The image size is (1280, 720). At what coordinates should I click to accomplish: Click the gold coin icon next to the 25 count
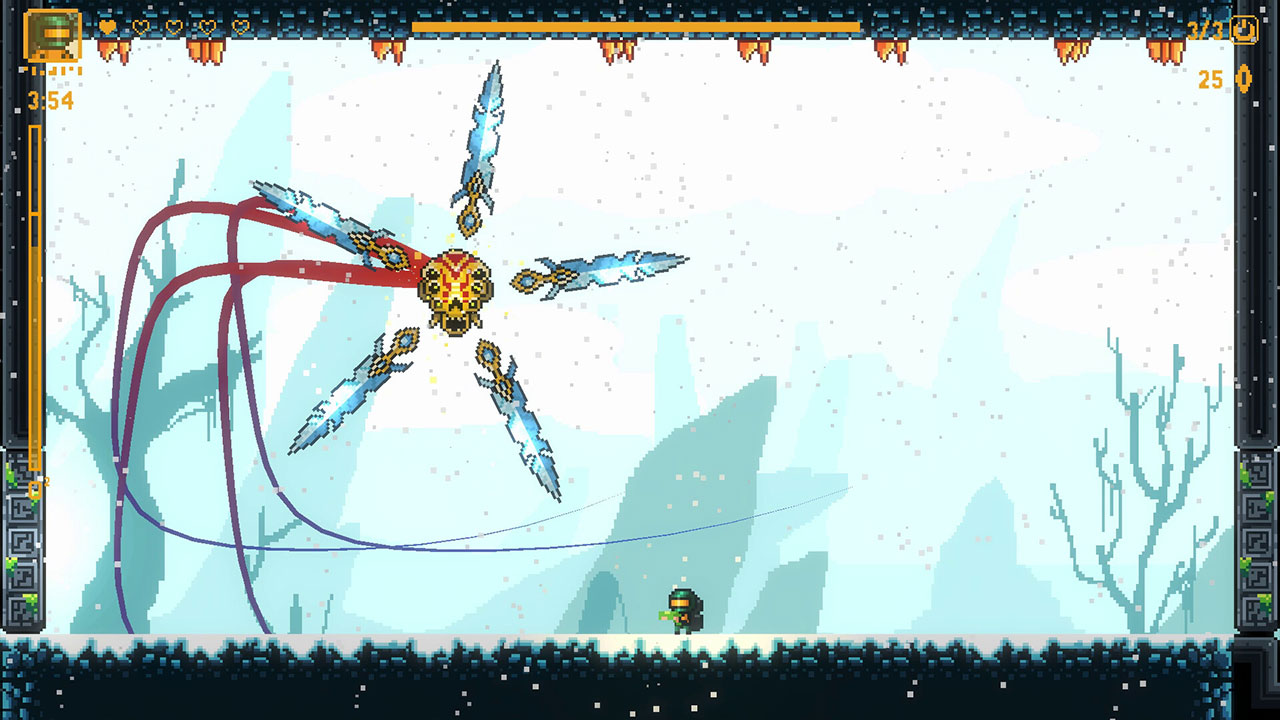pyautogui.click(x=1244, y=79)
